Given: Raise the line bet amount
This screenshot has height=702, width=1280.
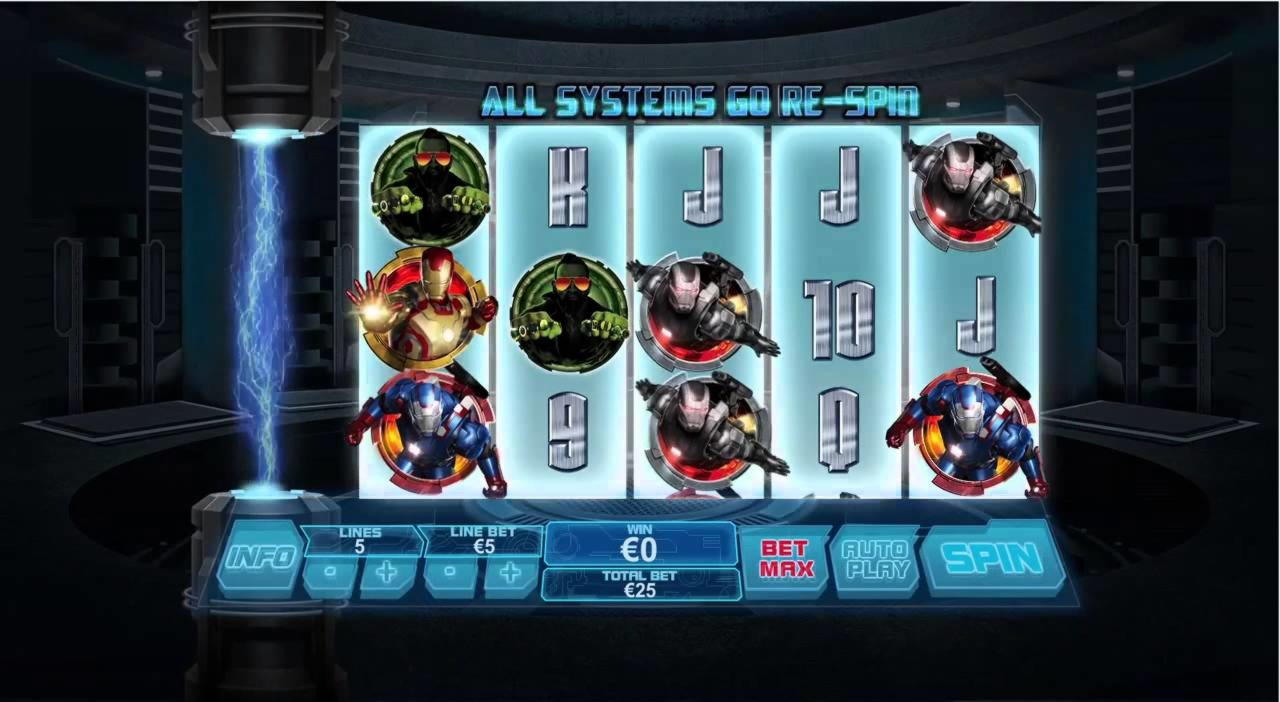Looking at the screenshot, I should 511,575.
